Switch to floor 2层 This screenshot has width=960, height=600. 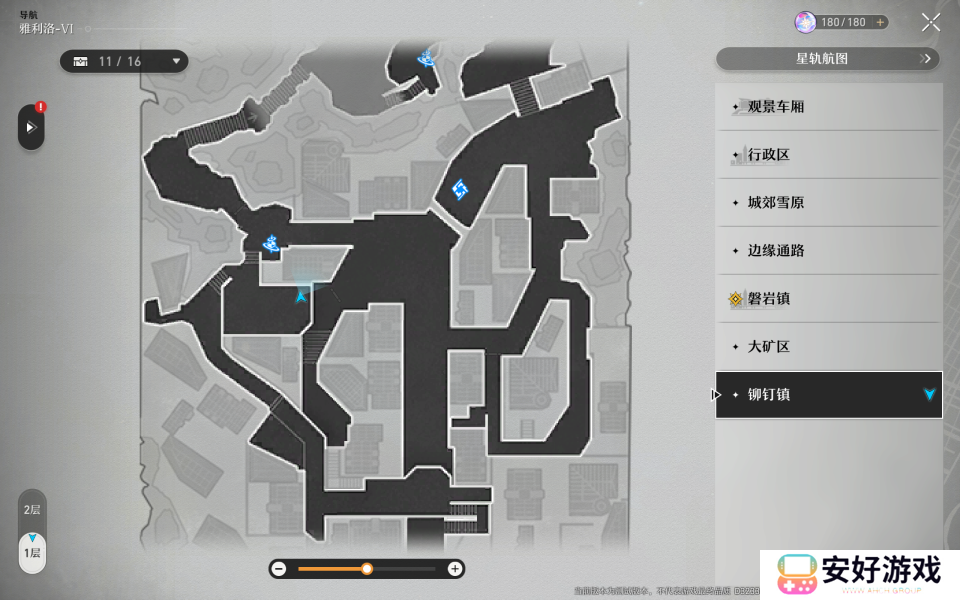[32, 510]
